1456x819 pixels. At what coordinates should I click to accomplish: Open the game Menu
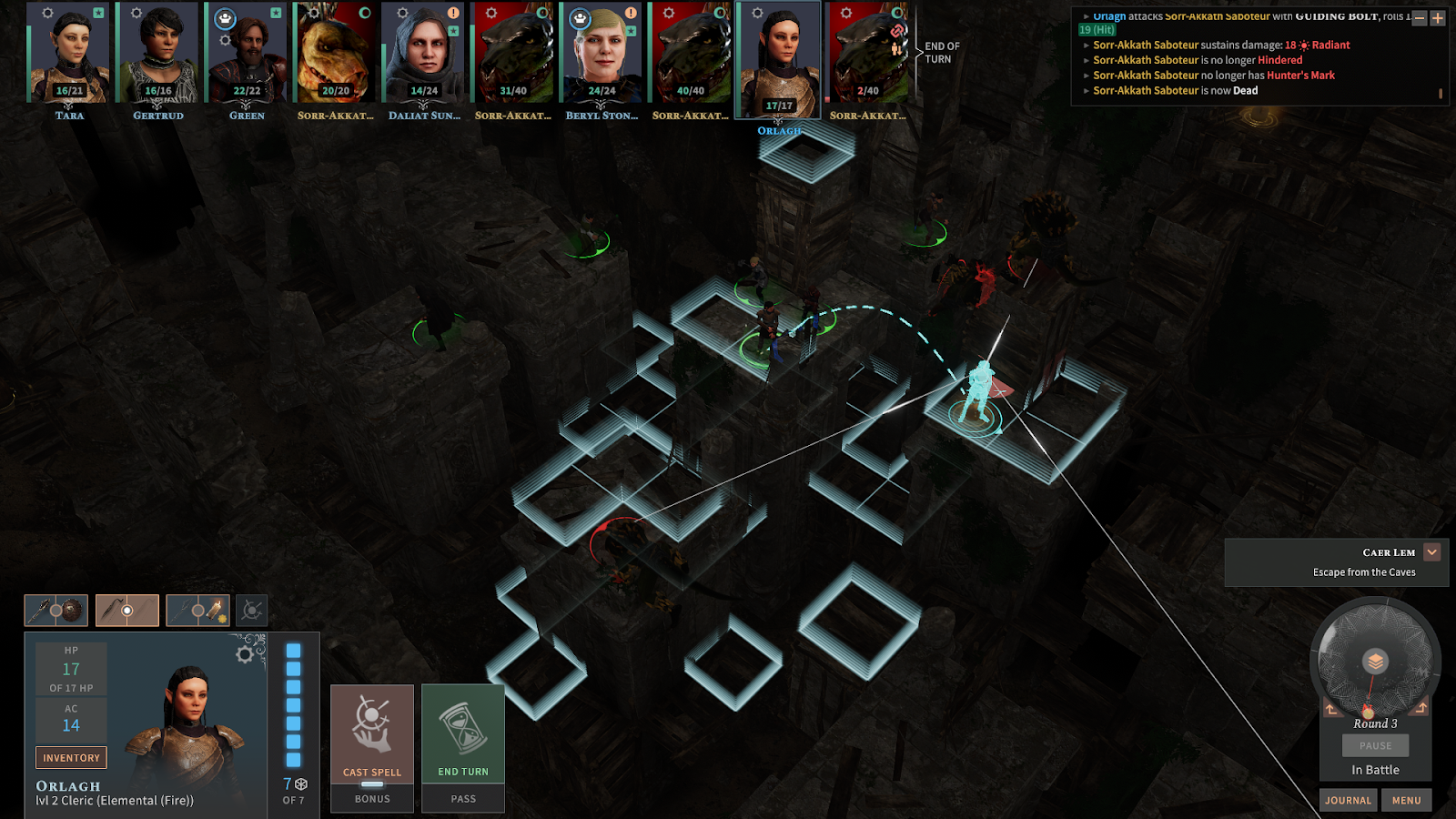coord(1406,800)
